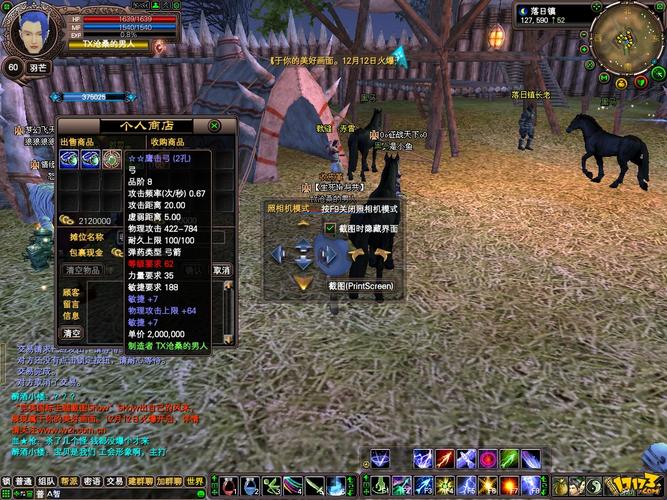Click the golden camera down arrow
The image size is (667, 500).
click(303, 283)
